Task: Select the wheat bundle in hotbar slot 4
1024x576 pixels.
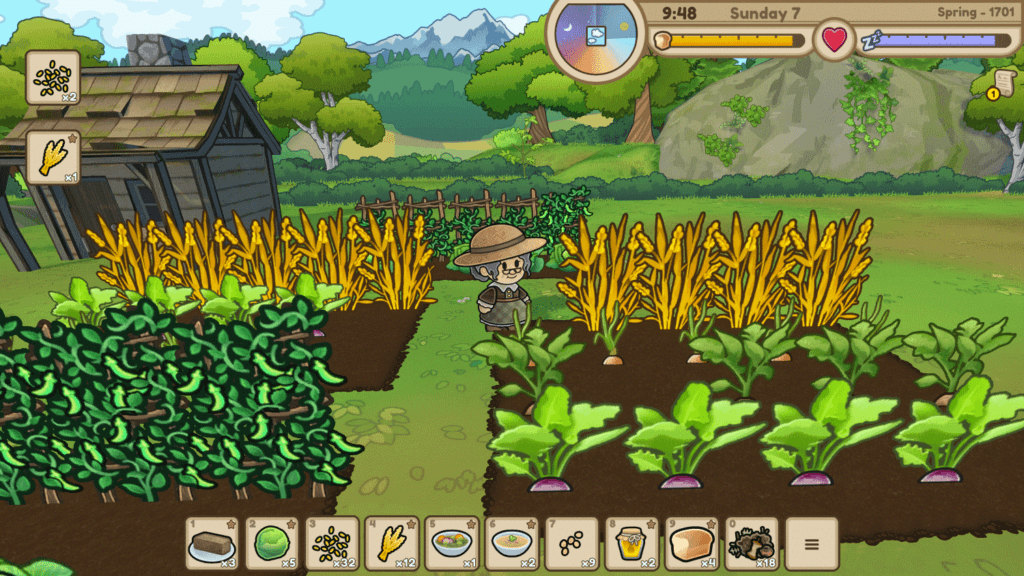Action: (x=391, y=543)
